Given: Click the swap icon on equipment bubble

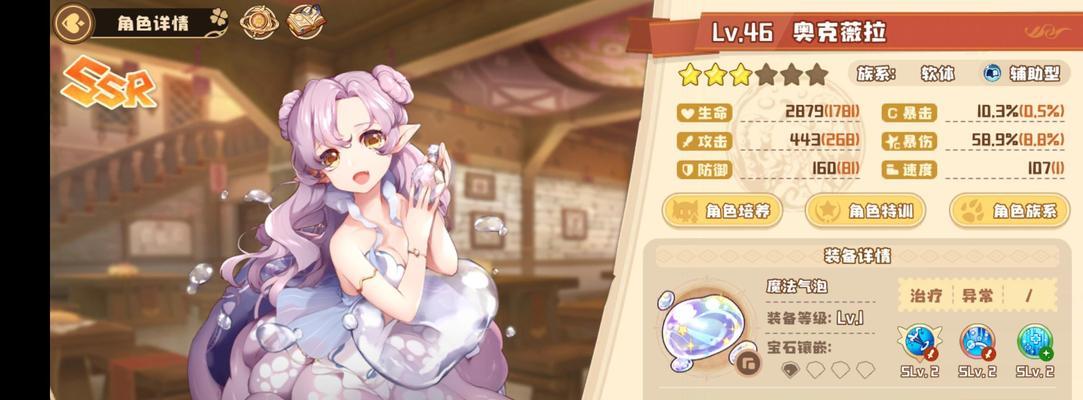Looking at the screenshot, I should [x=747, y=363].
